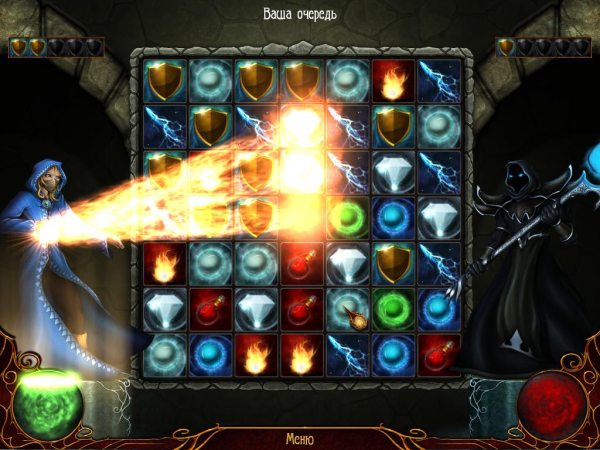The height and width of the screenshot is (450, 600).
Task: Choose the red potion between two diamond tiles
Action: [x=209, y=309]
